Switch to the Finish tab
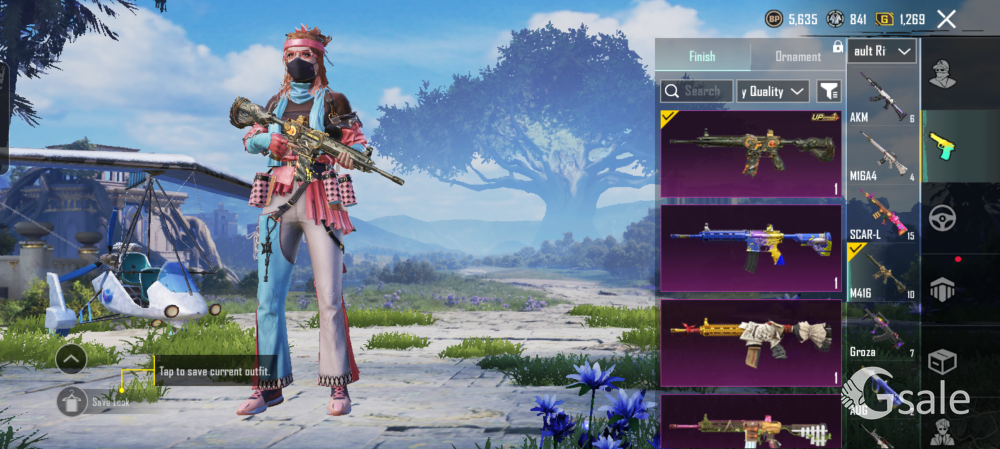The image size is (1000, 449). (702, 56)
